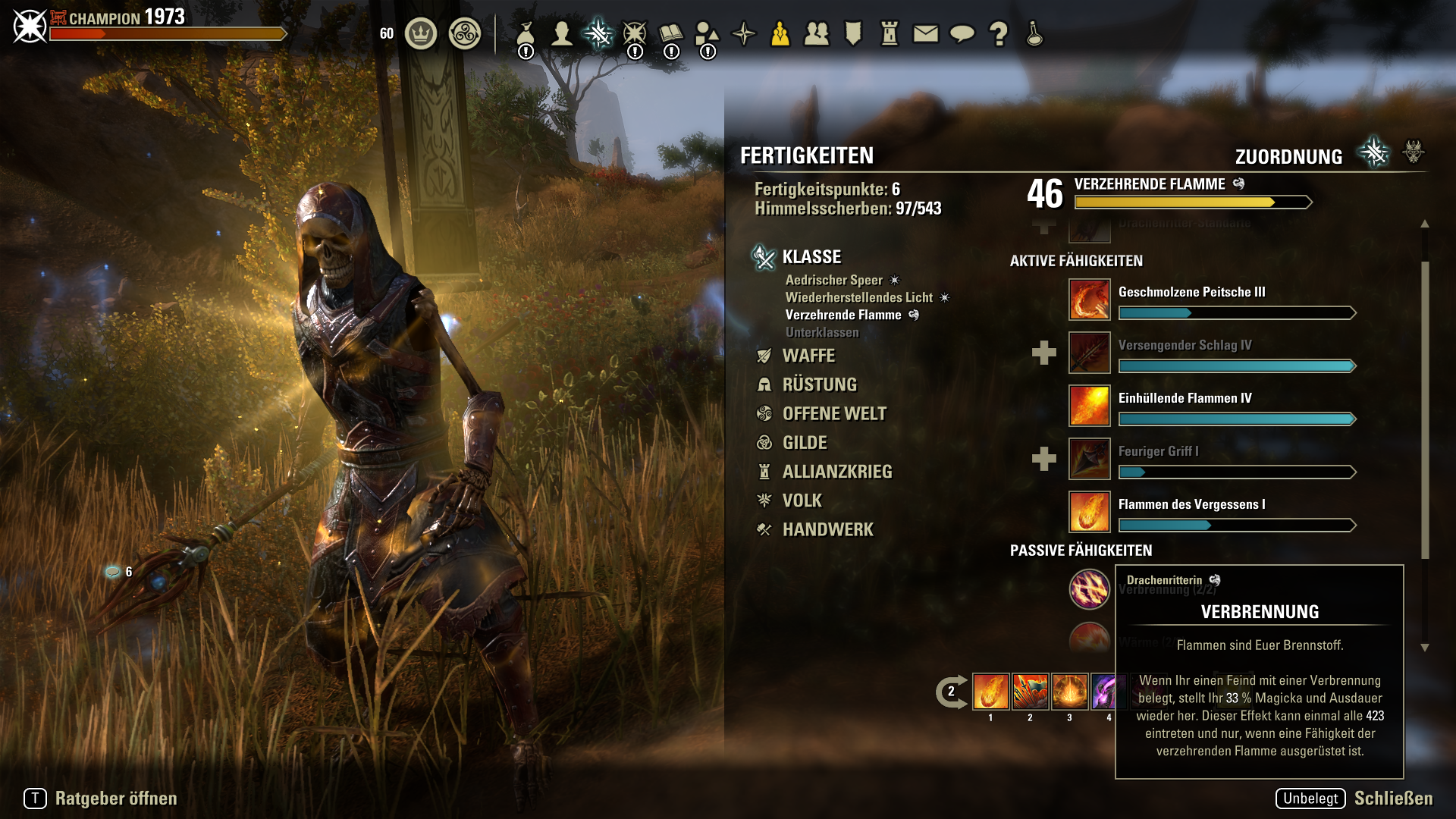Screen dimensions: 1456x819
Task: Close the skills window with Schließen
Action: [x=1393, y=799]
